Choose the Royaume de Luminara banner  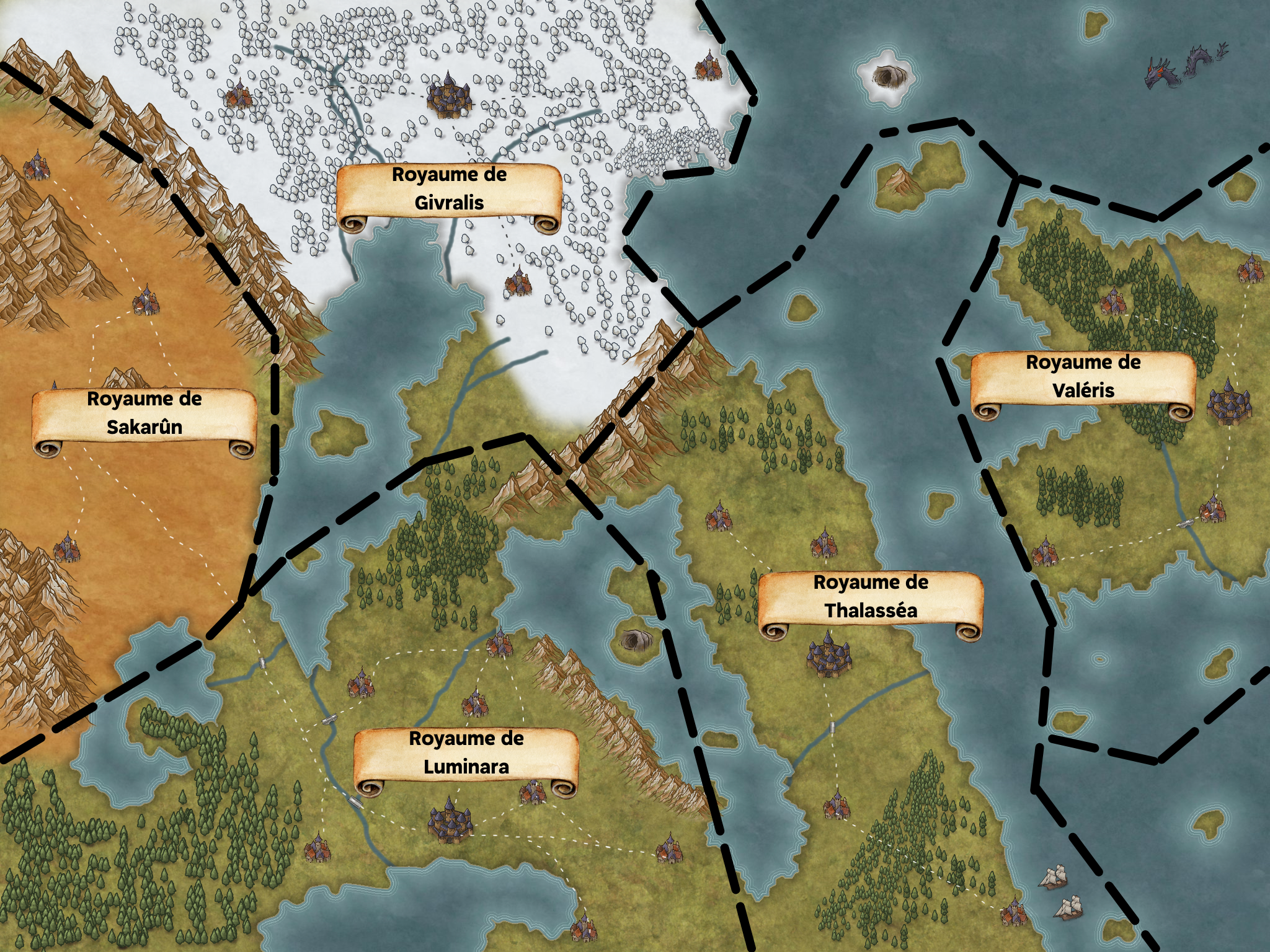coord(466,753)
